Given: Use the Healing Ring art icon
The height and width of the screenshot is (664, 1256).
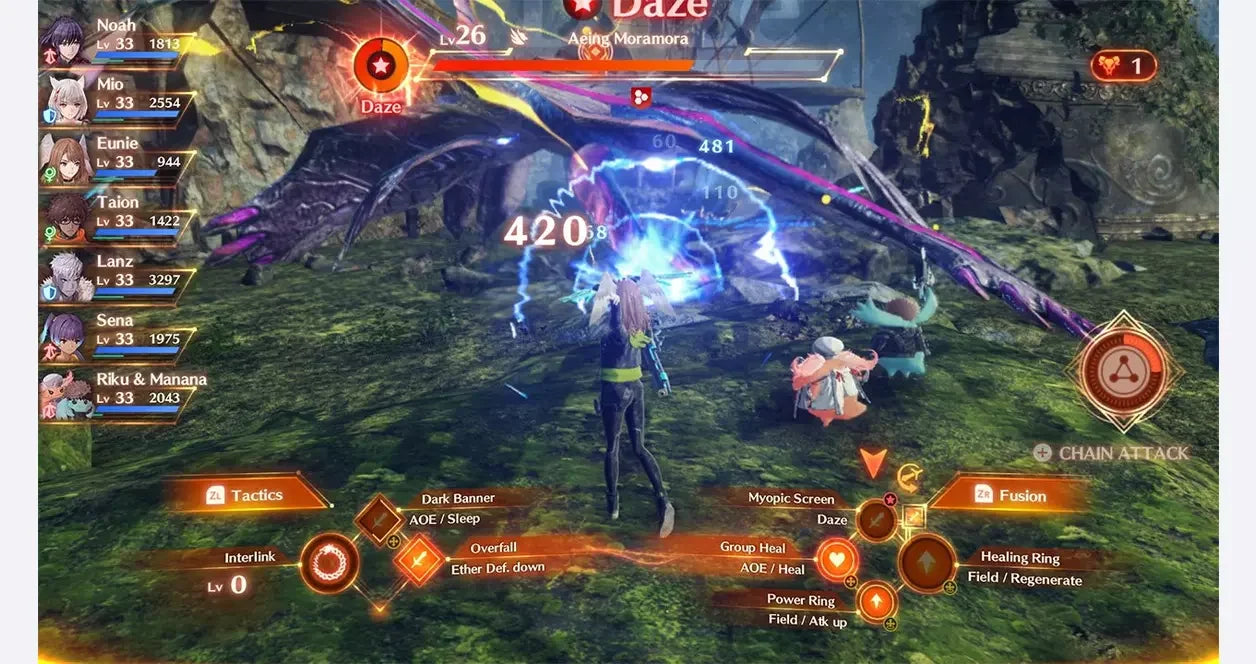Looking at the screenshot, I should [x=927, y=563].
